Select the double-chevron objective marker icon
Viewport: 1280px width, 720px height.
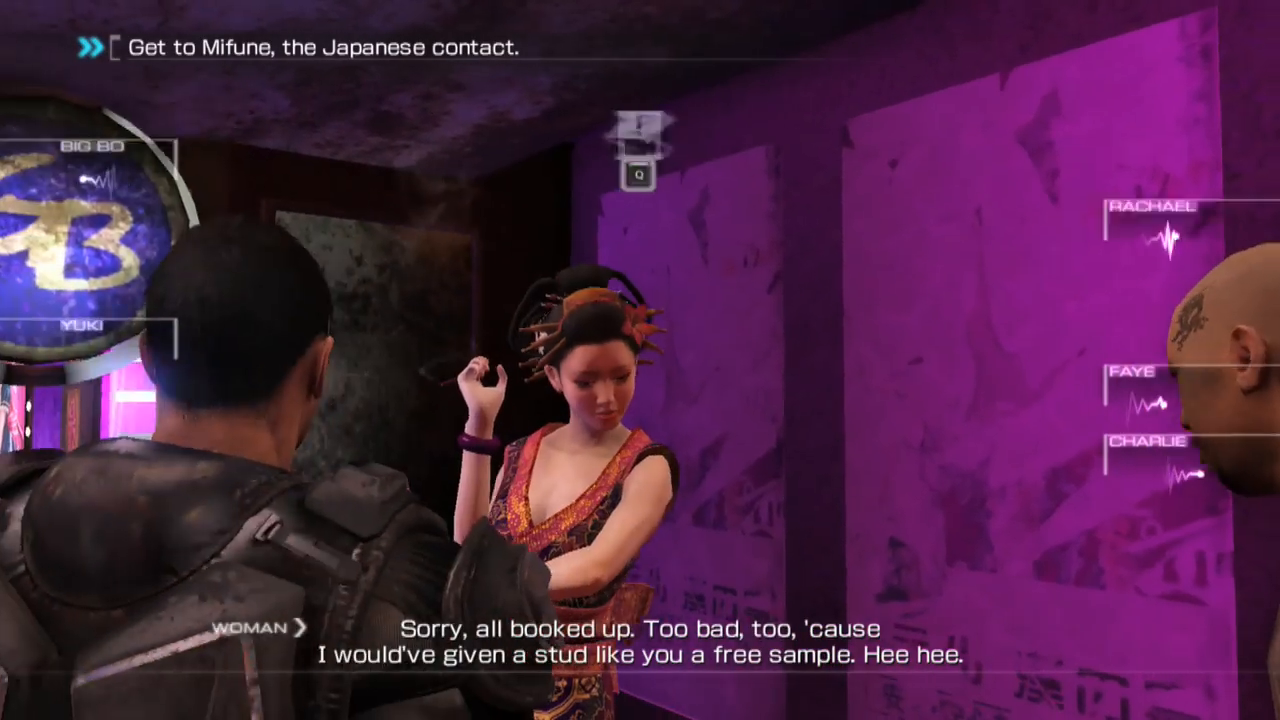click(90, 46)
